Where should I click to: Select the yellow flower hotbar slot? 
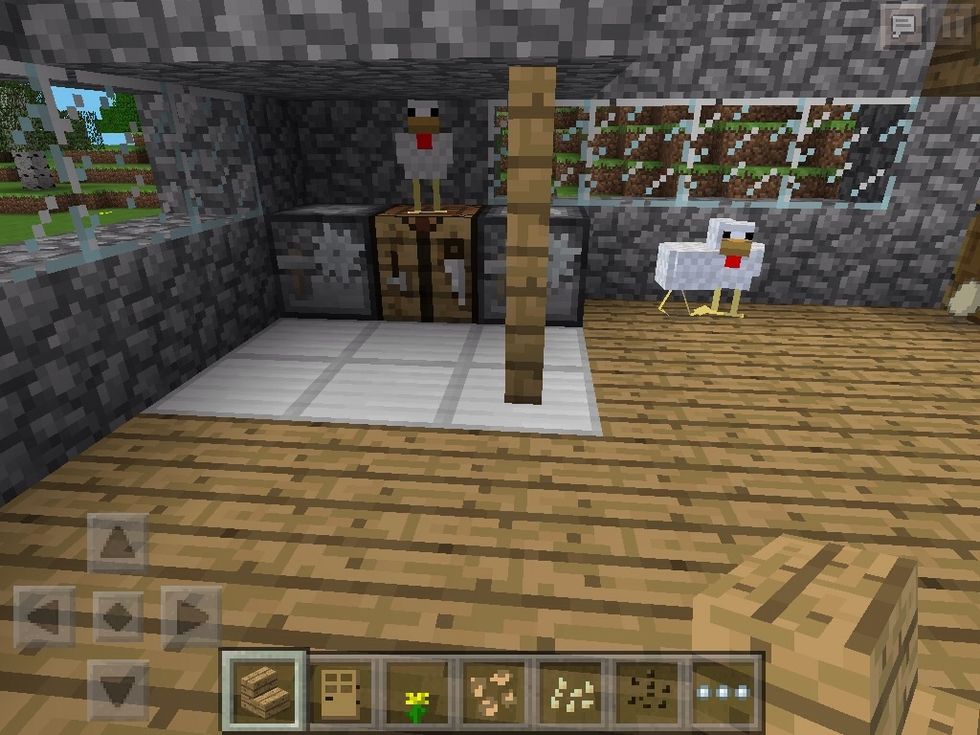click(x=417, y=689)
